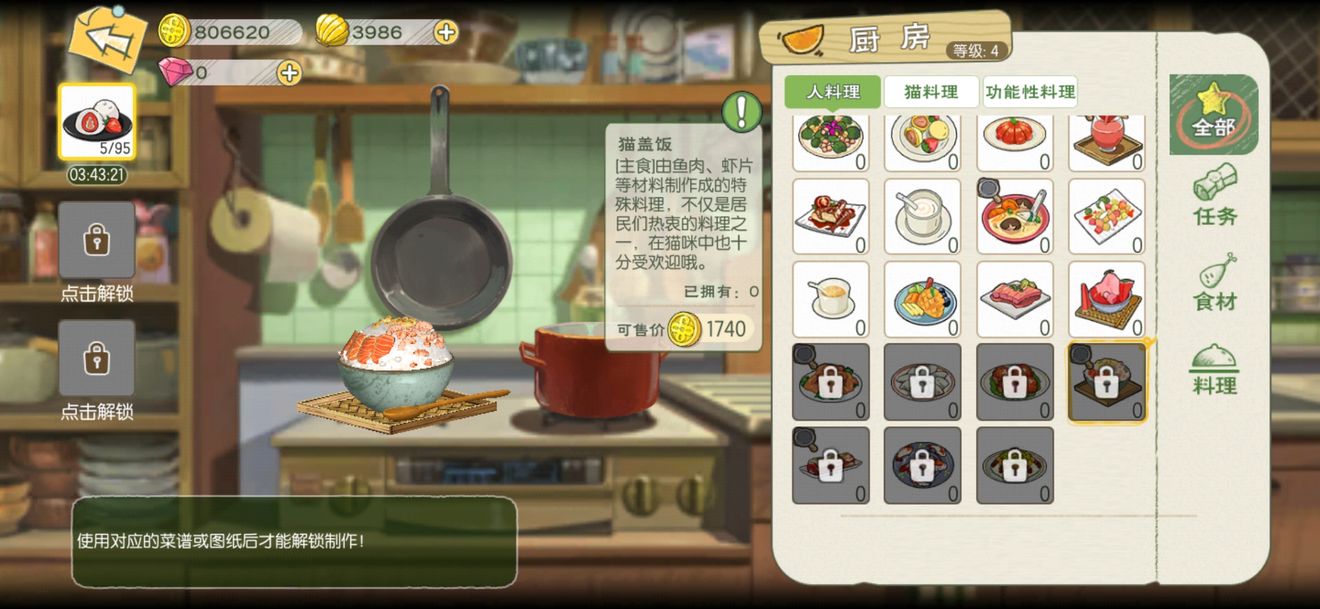Switch to the 人料理 tab
Viewport: 1320px width, 609px height.
click(x=832, y=92)
